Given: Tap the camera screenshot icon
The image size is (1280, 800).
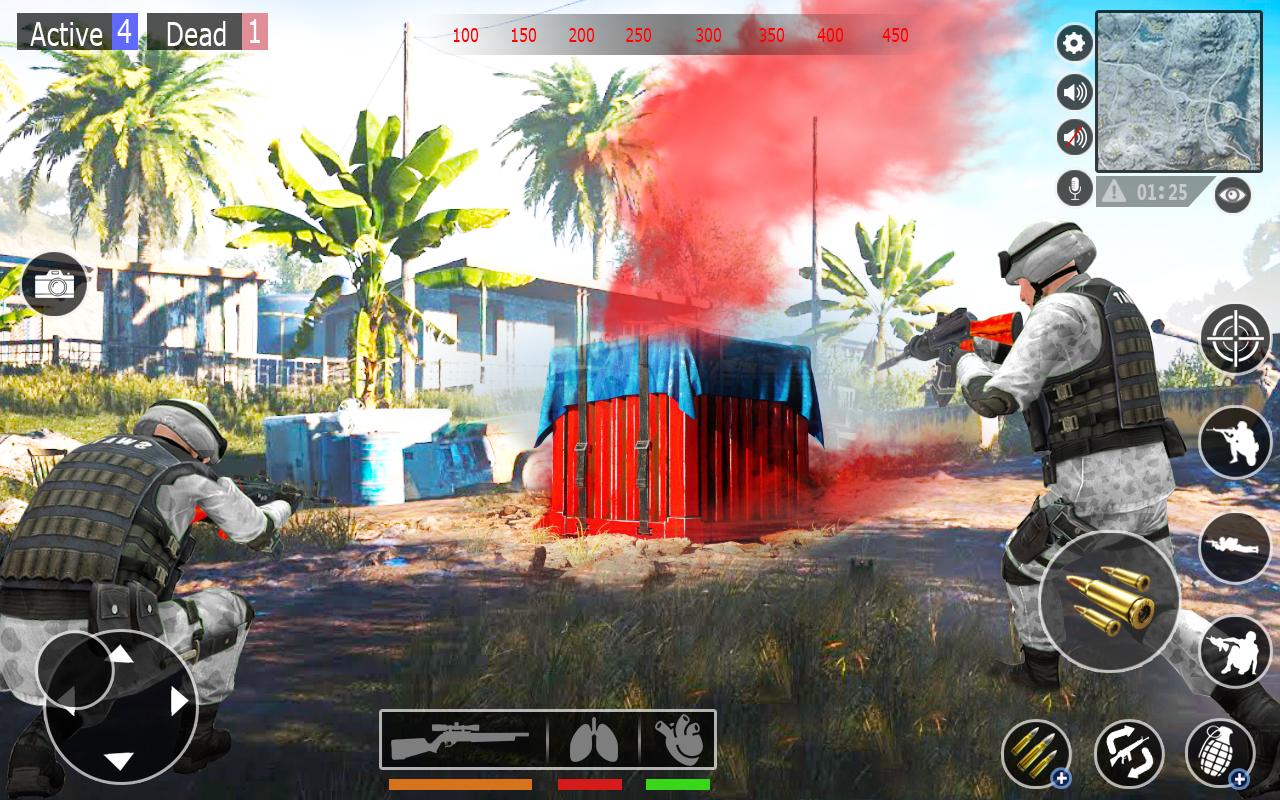Looking at the screenshot, I should (55, 285).
